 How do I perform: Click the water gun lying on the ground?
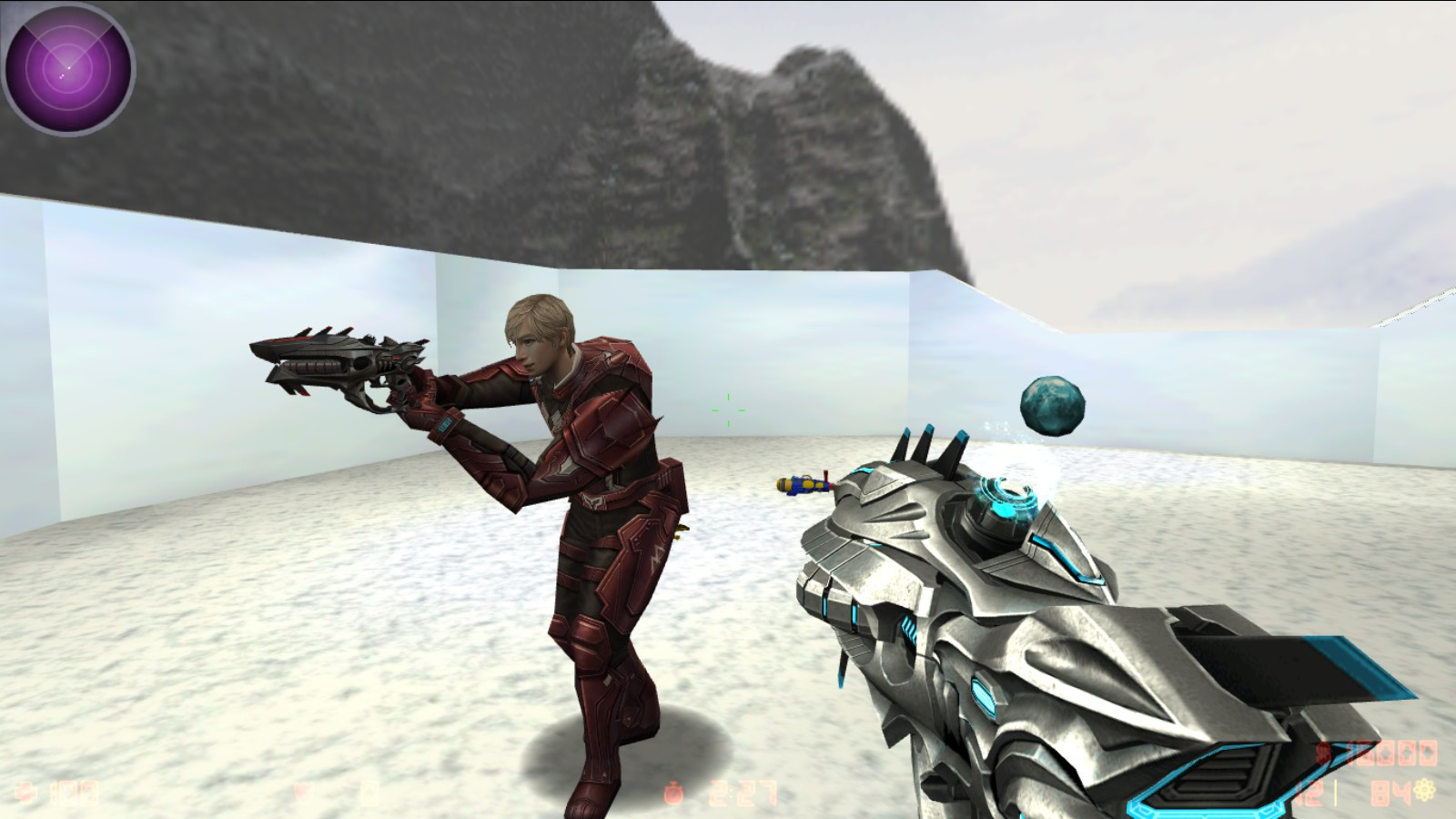pyautogui.click(x=805, y=485)
